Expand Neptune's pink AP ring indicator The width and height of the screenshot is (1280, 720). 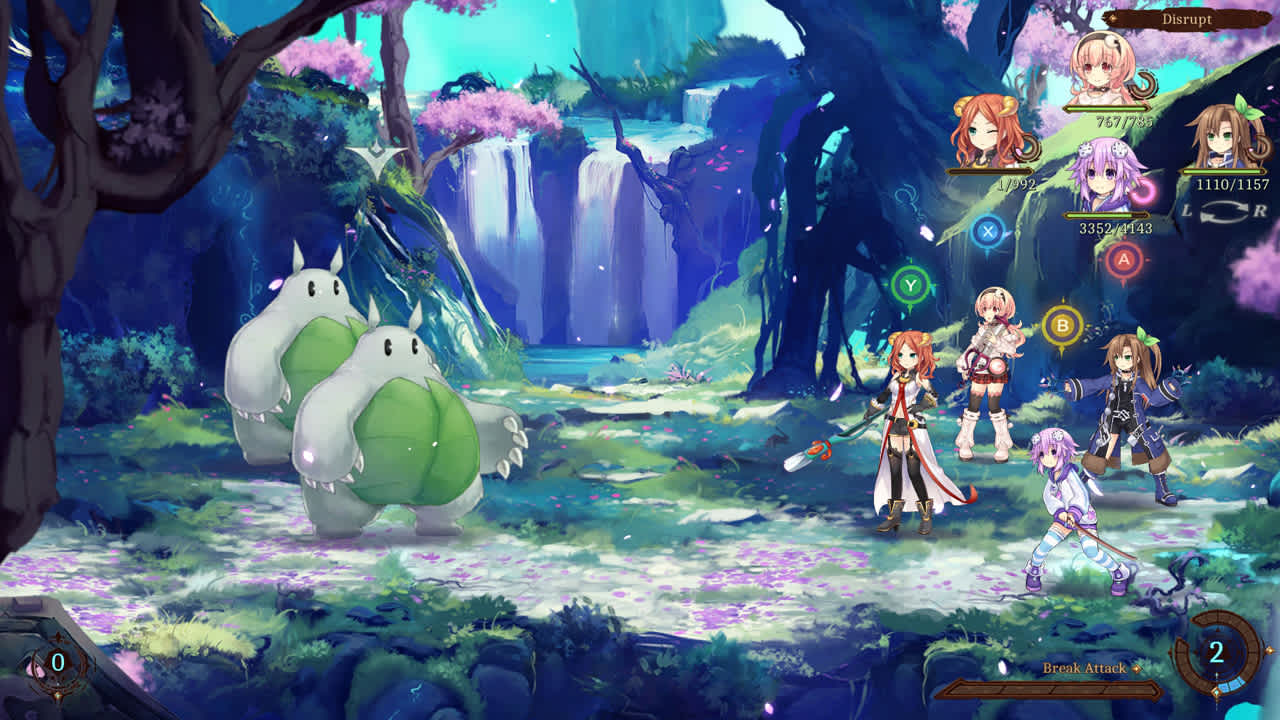[x=1143, y=193]
